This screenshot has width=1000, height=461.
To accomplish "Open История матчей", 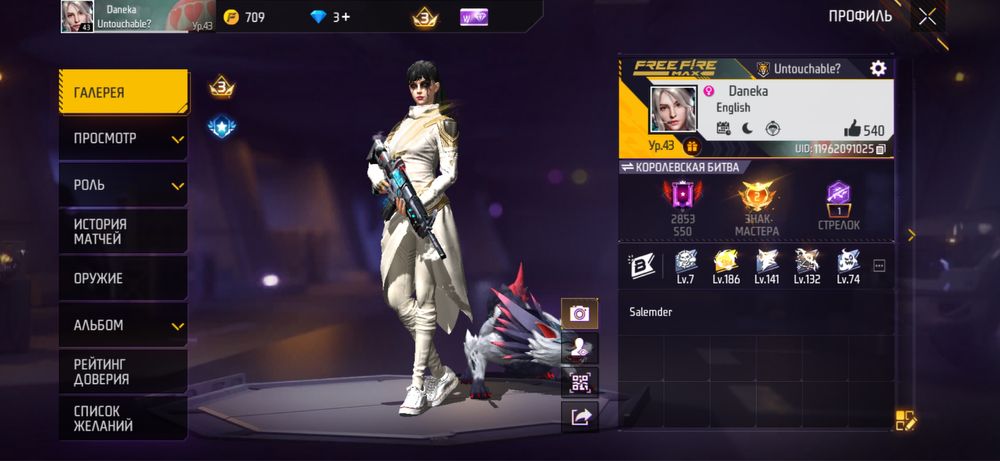I will click(123, 231).
